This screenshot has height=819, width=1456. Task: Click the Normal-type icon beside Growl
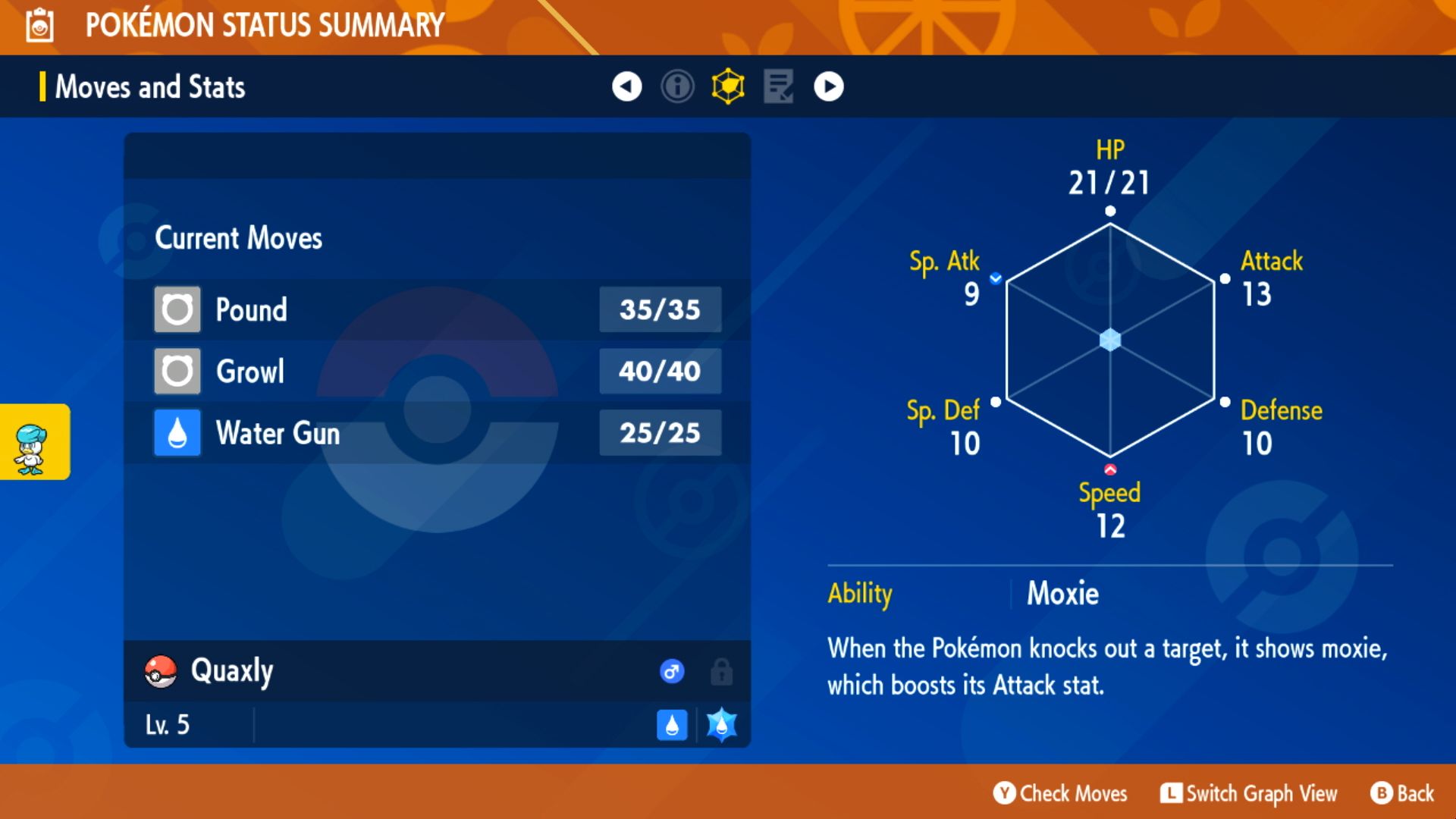pos(177,371)
